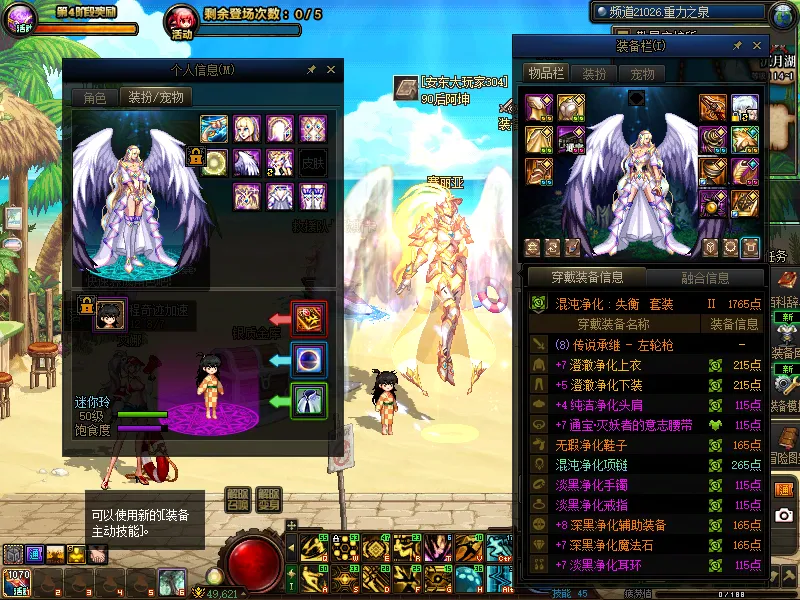Click the blue orb pet equipment slot
The width and height of the screenshot is (800, 600).
coord(309,360)
